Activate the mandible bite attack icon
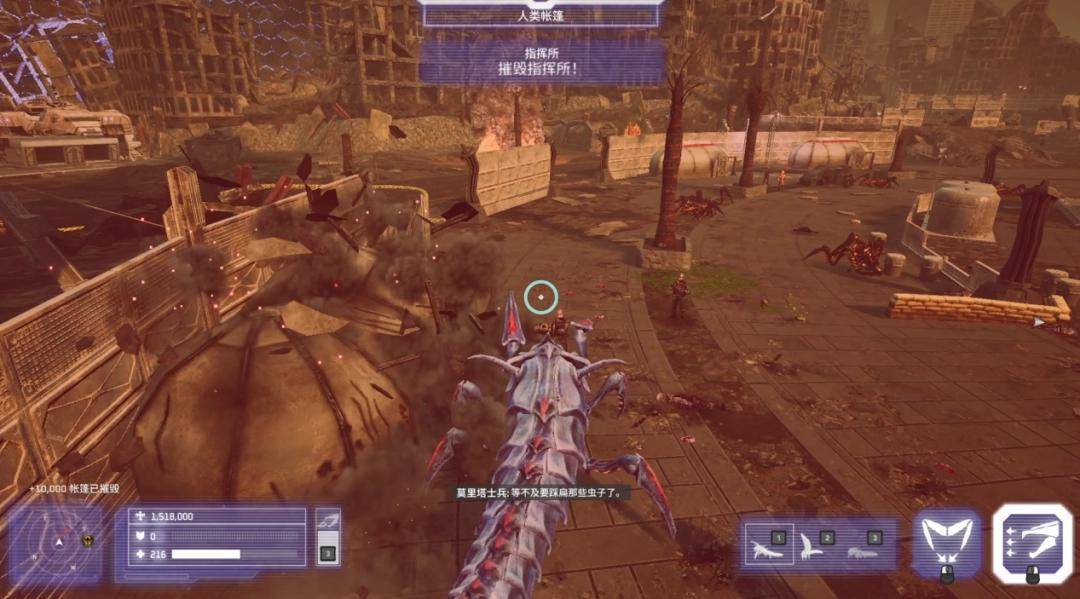1080x599 pixels. click(945, 541)
